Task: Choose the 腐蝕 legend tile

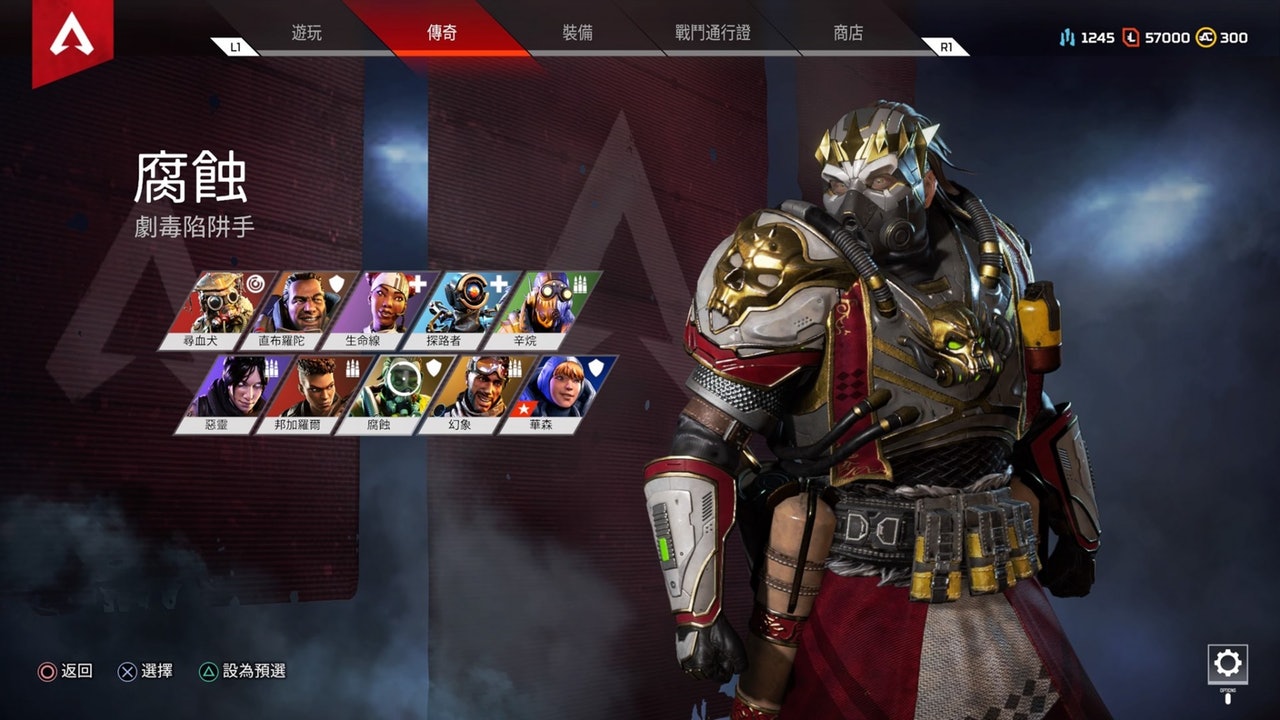Action: (x=393, y=390)
